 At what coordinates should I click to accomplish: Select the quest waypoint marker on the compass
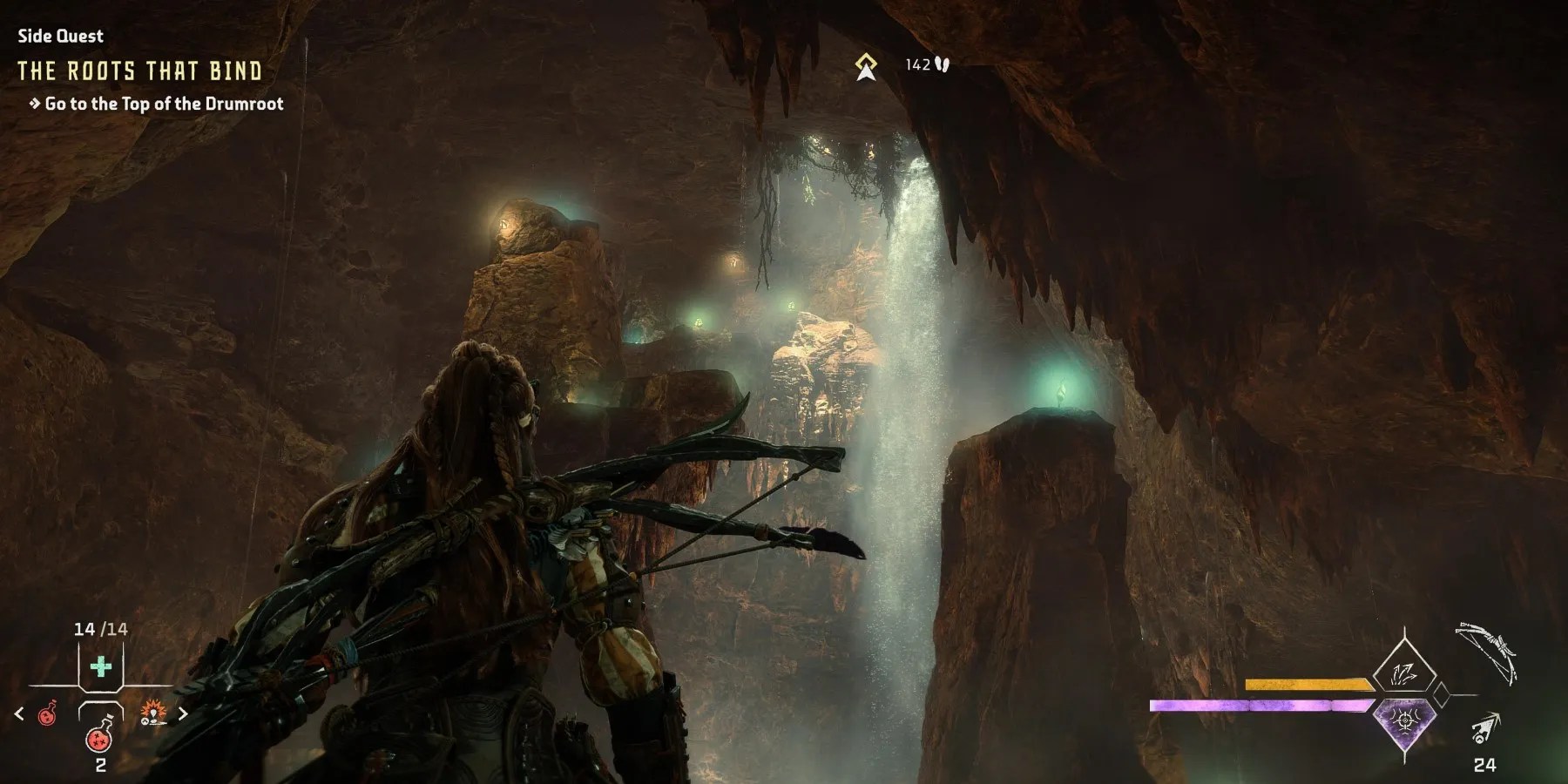pos(865,66)
